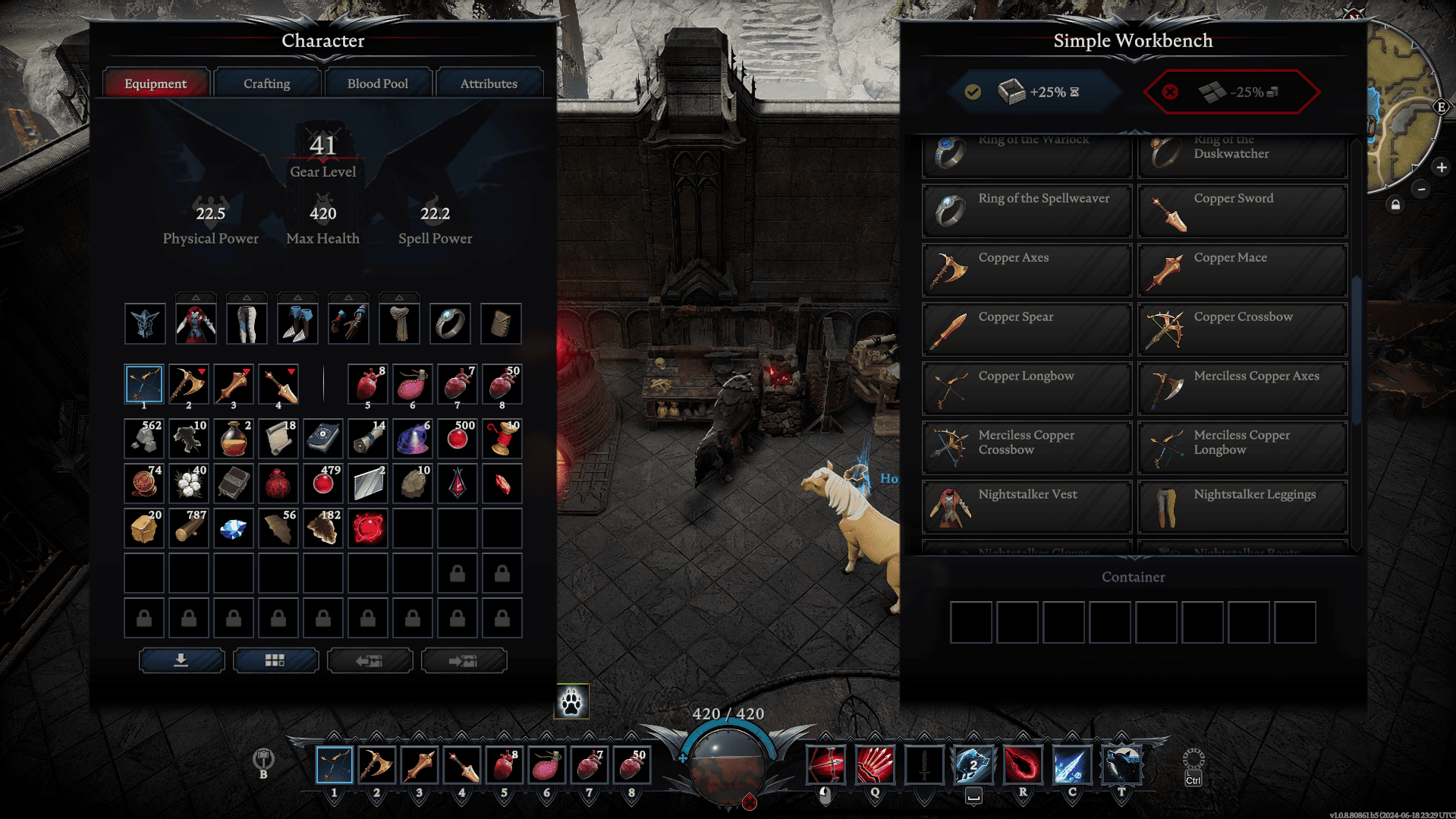
Task: Toggle the red -25% workbench modifier
Action: tap(1231, 92)
